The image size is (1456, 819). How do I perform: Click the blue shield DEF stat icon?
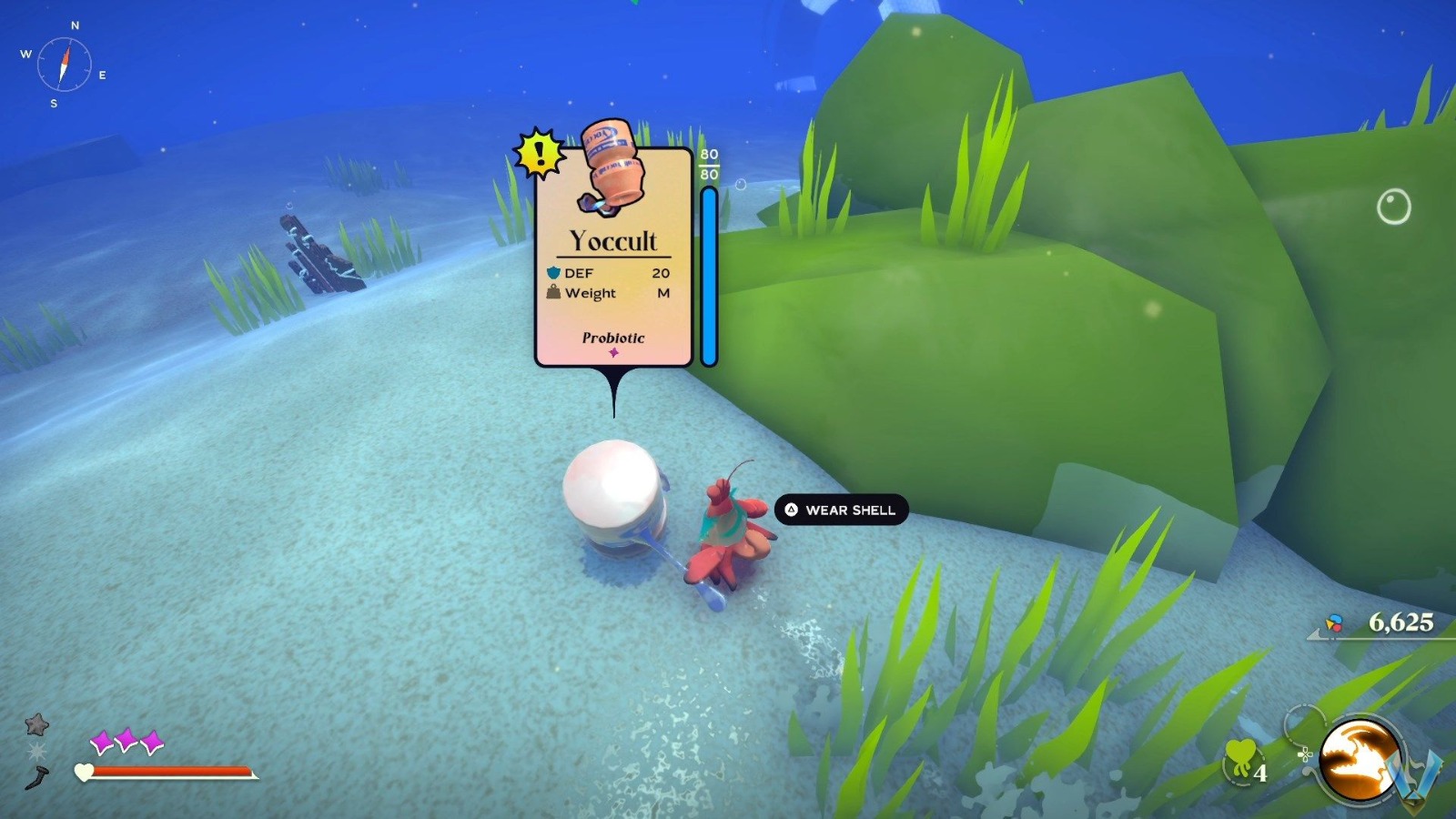tap(552, 272)
